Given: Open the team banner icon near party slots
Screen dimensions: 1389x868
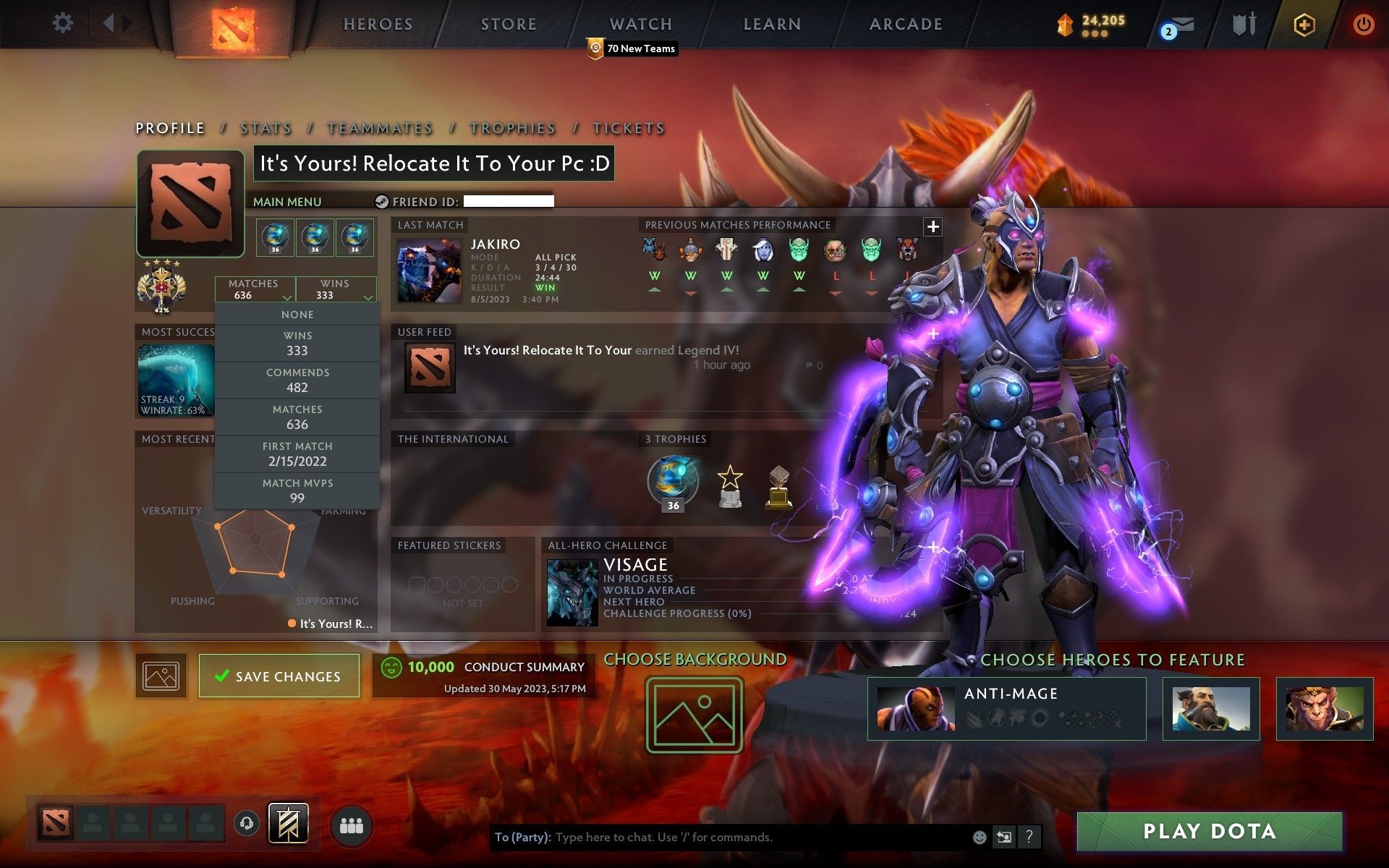Looking at the screenshot, I should tap(289, 823).
